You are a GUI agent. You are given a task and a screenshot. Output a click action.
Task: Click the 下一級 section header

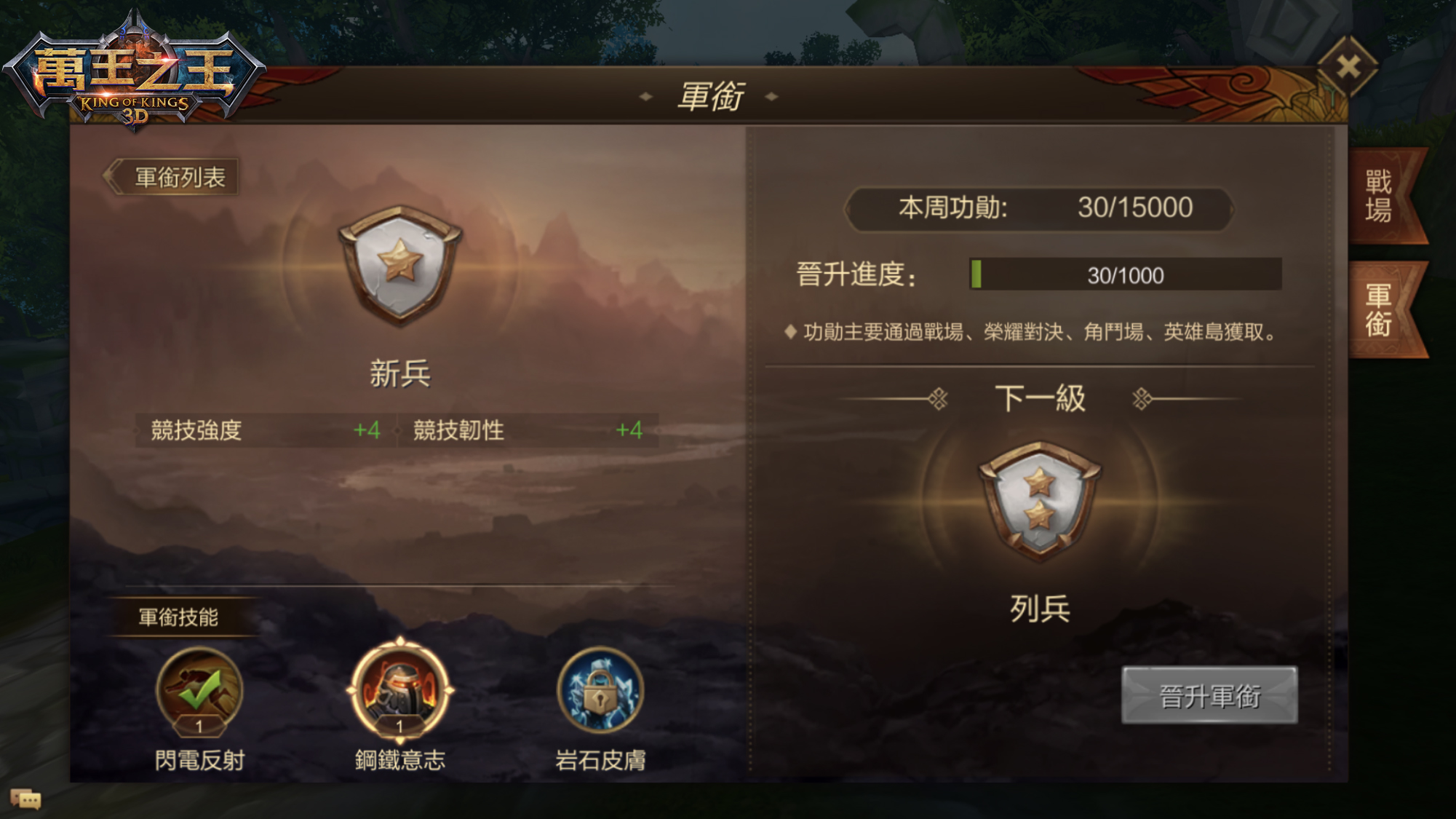1039,393
